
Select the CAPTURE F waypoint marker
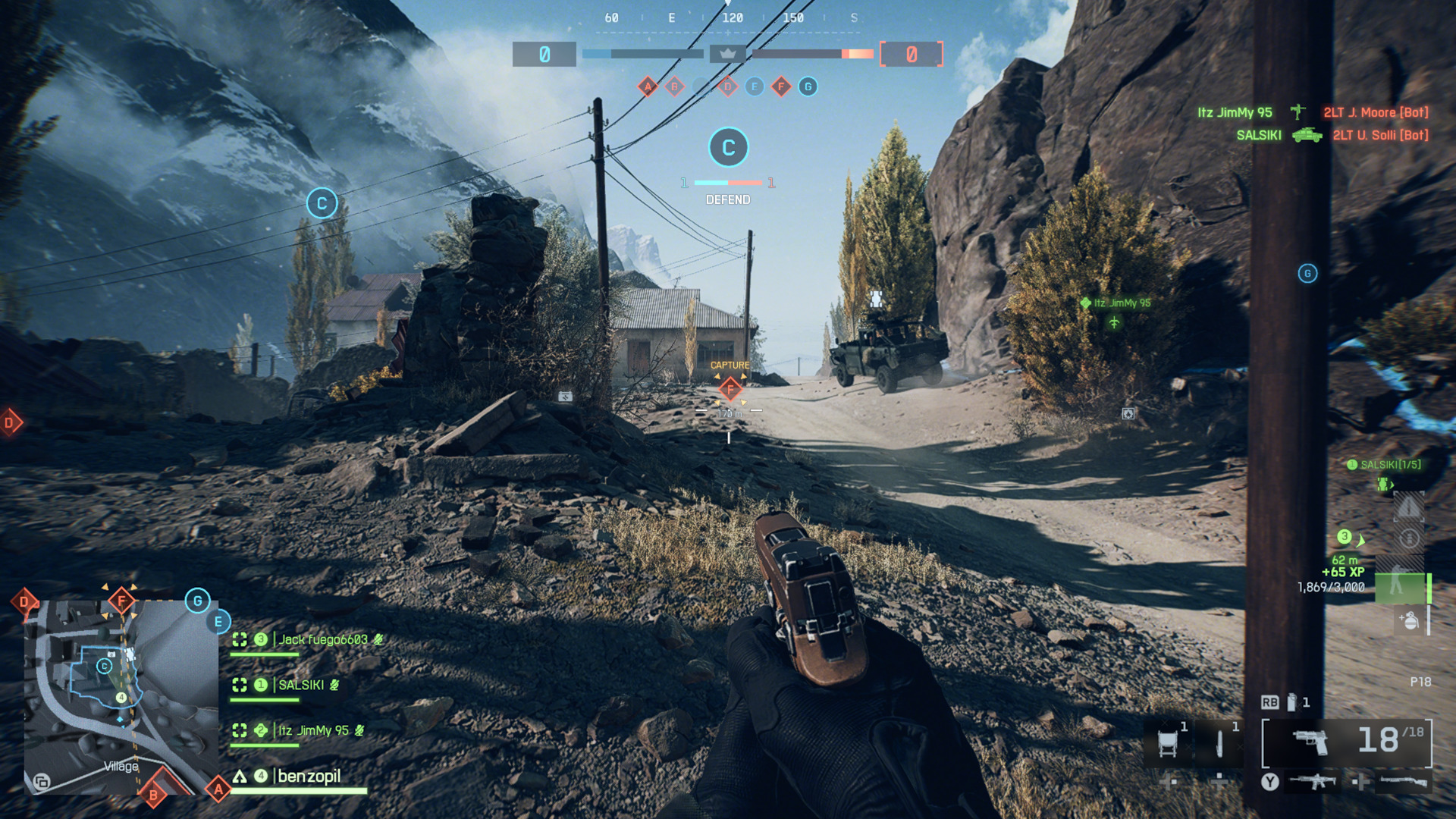[730, 390]
